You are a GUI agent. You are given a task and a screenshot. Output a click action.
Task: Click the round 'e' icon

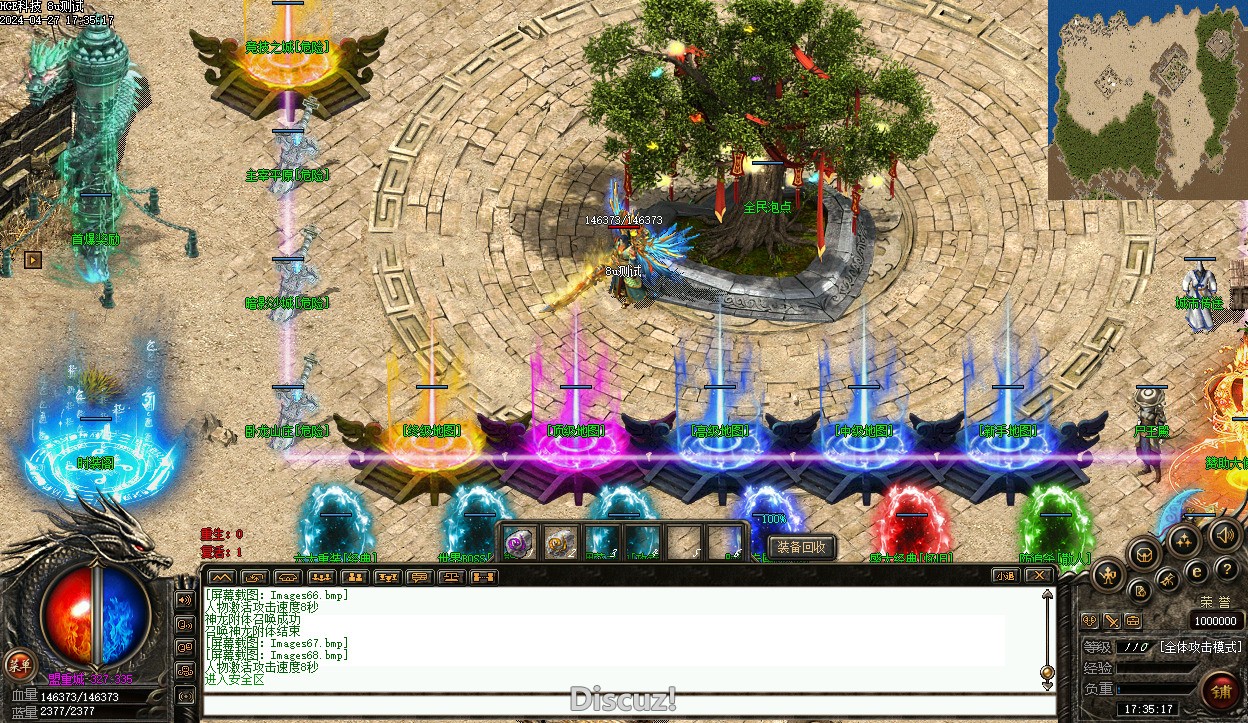[x=1198, y=572]
